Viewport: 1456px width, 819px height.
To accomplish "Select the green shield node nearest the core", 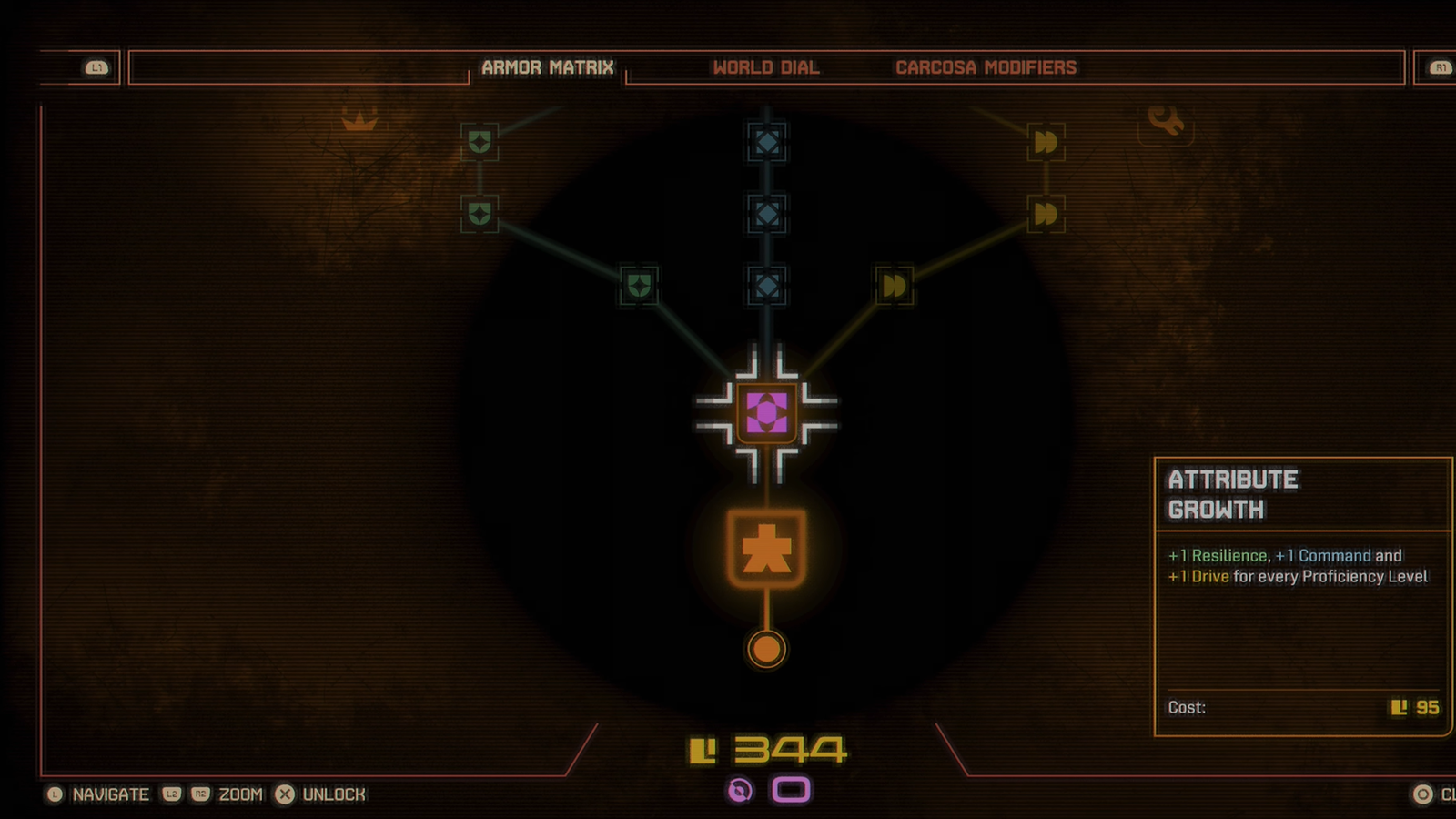I will click(639, 286).
